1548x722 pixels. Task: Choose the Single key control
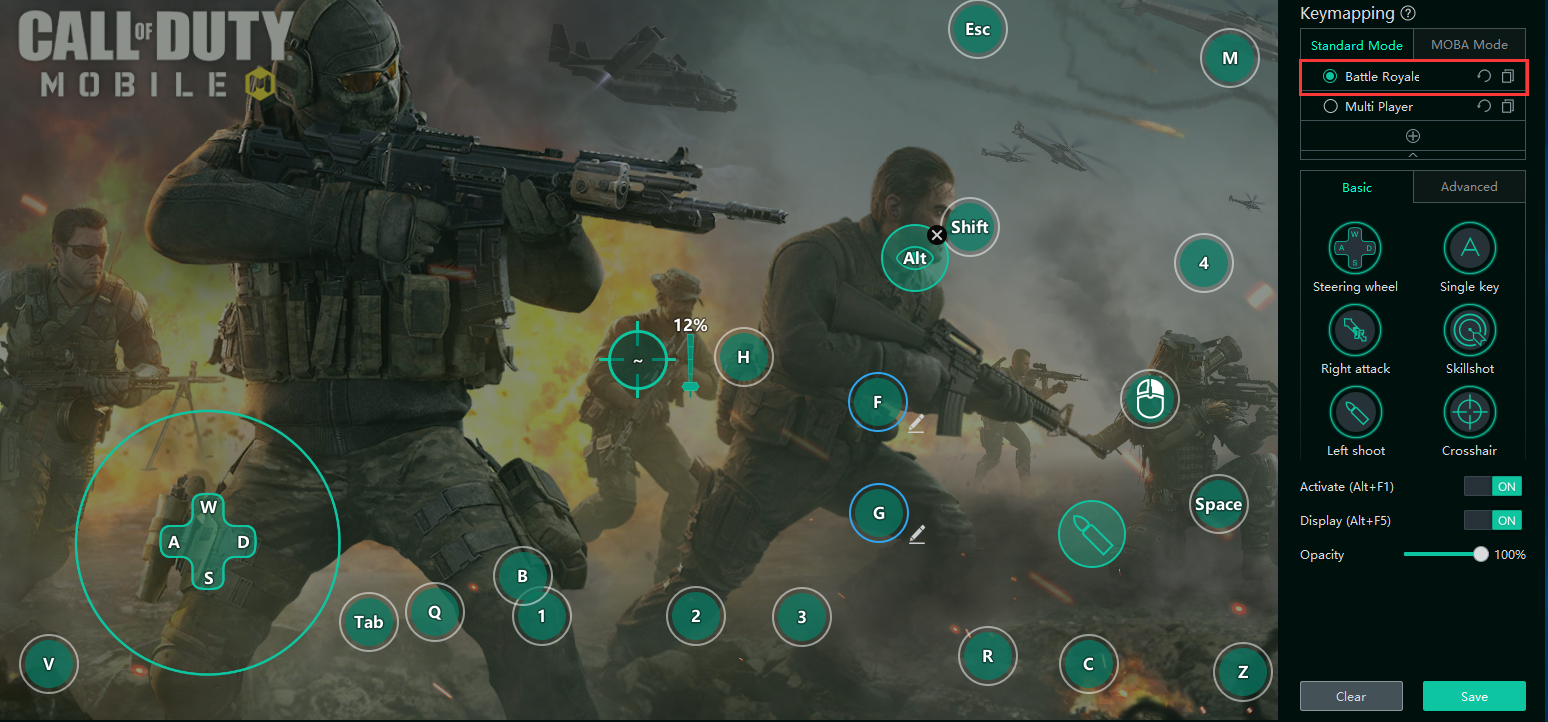coord(1469,247)
